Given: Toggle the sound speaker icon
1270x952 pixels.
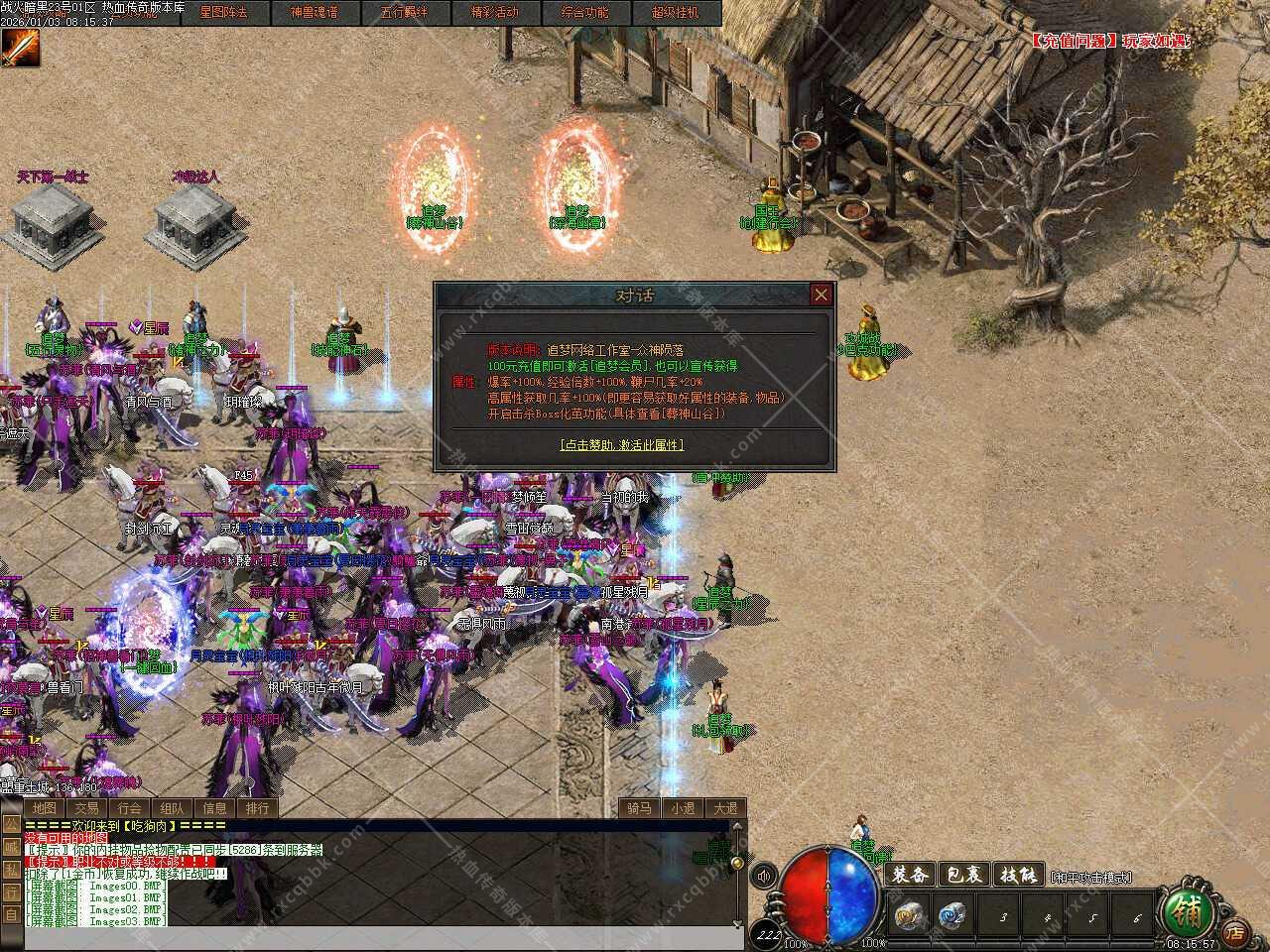Looking at the screenshot, I should pyautogui.click(x=764, y=876).
